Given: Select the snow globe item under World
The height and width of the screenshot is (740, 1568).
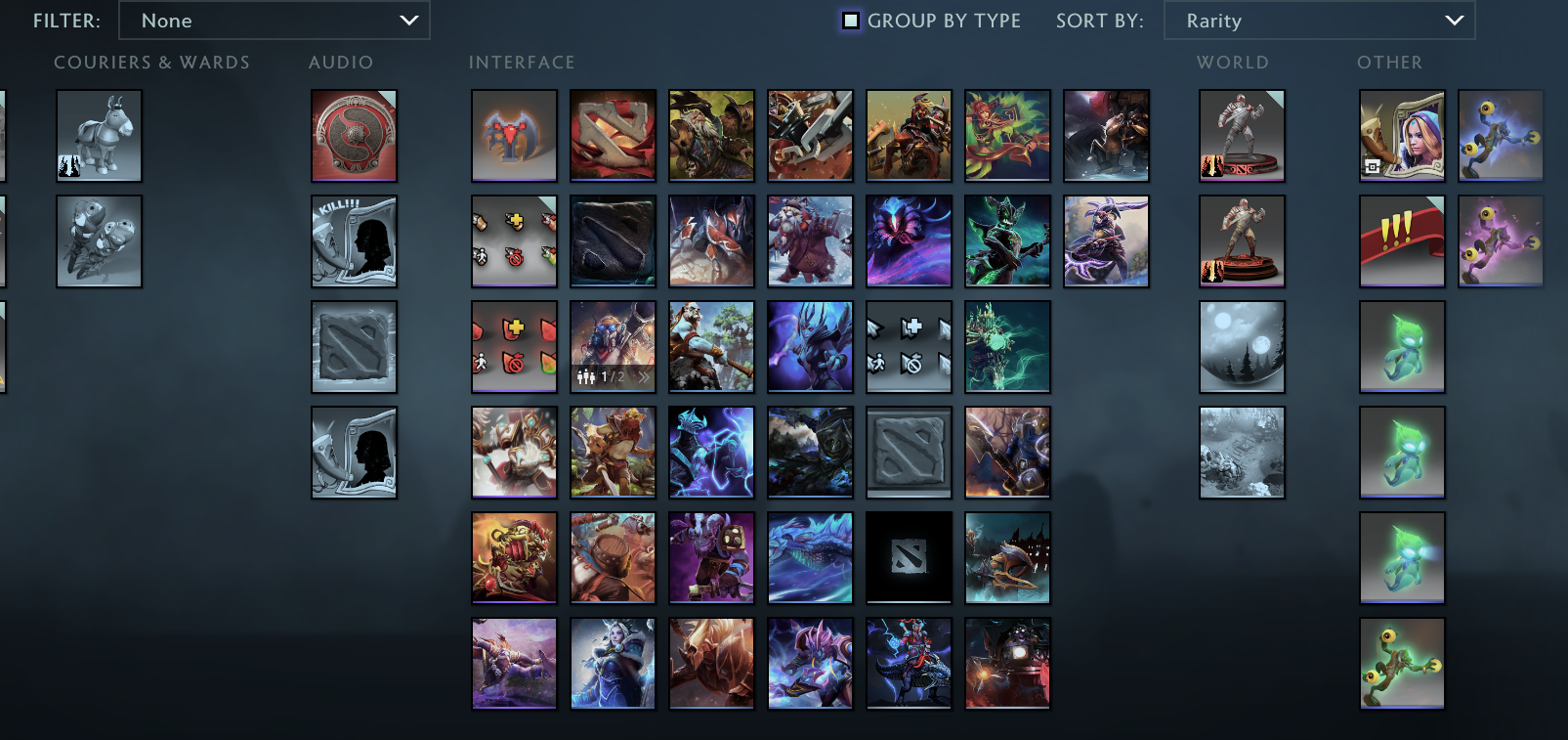Looking at the screenshot, I should pos(1241,347).
